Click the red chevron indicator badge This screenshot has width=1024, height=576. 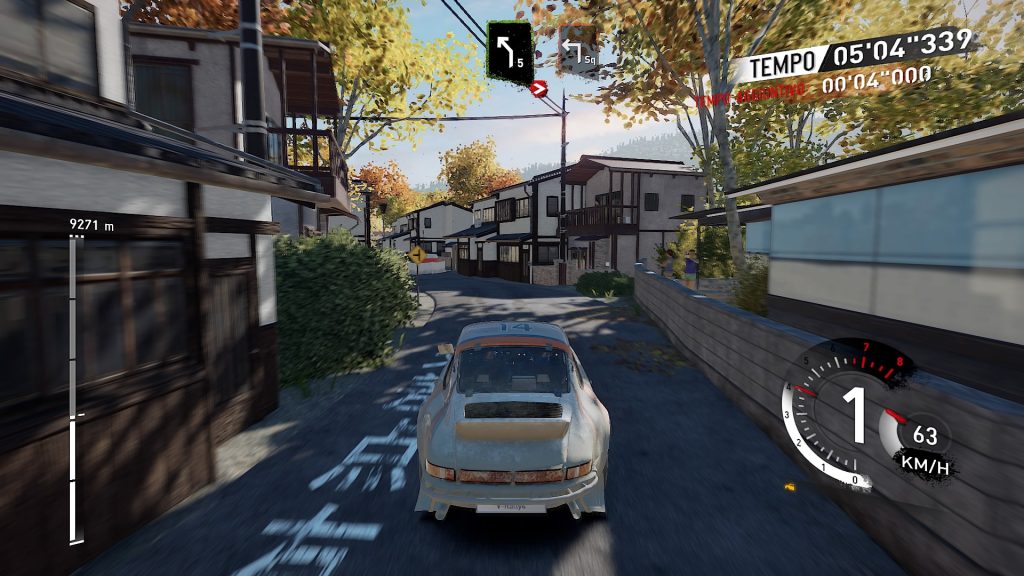541,89
